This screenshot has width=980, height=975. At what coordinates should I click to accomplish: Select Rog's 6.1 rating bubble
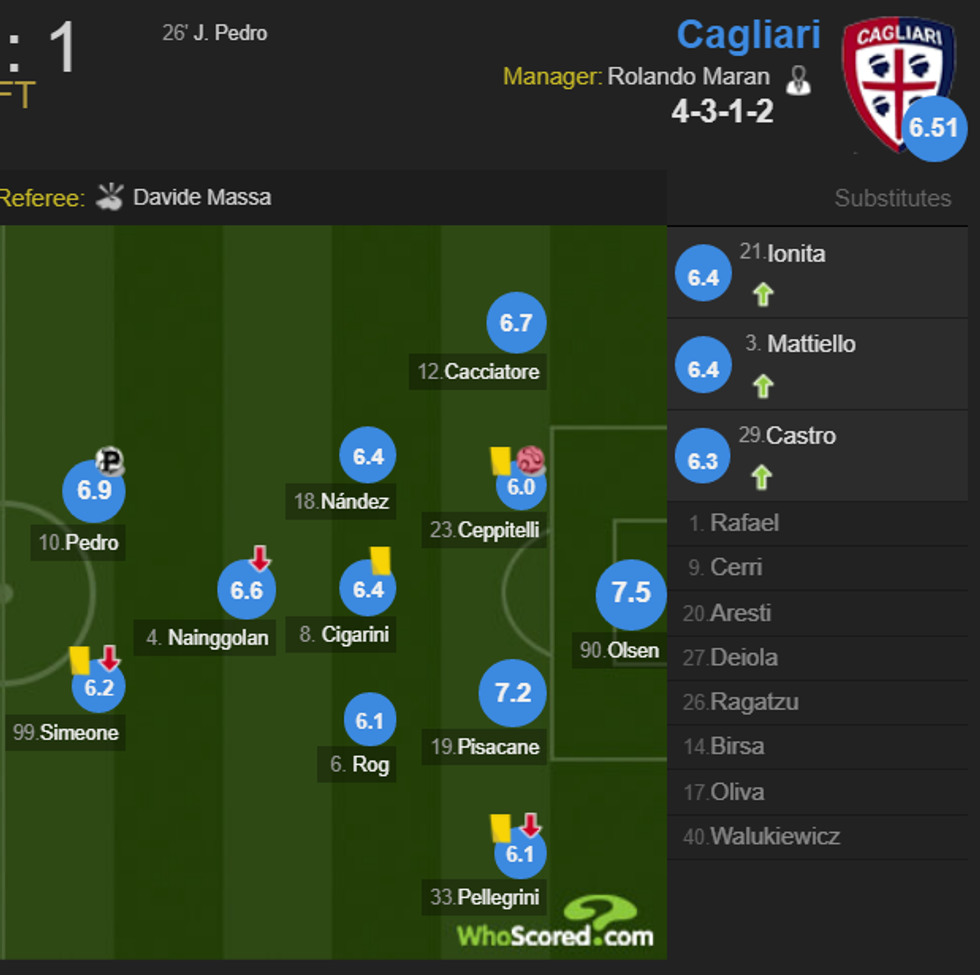(x=370, y=721)
